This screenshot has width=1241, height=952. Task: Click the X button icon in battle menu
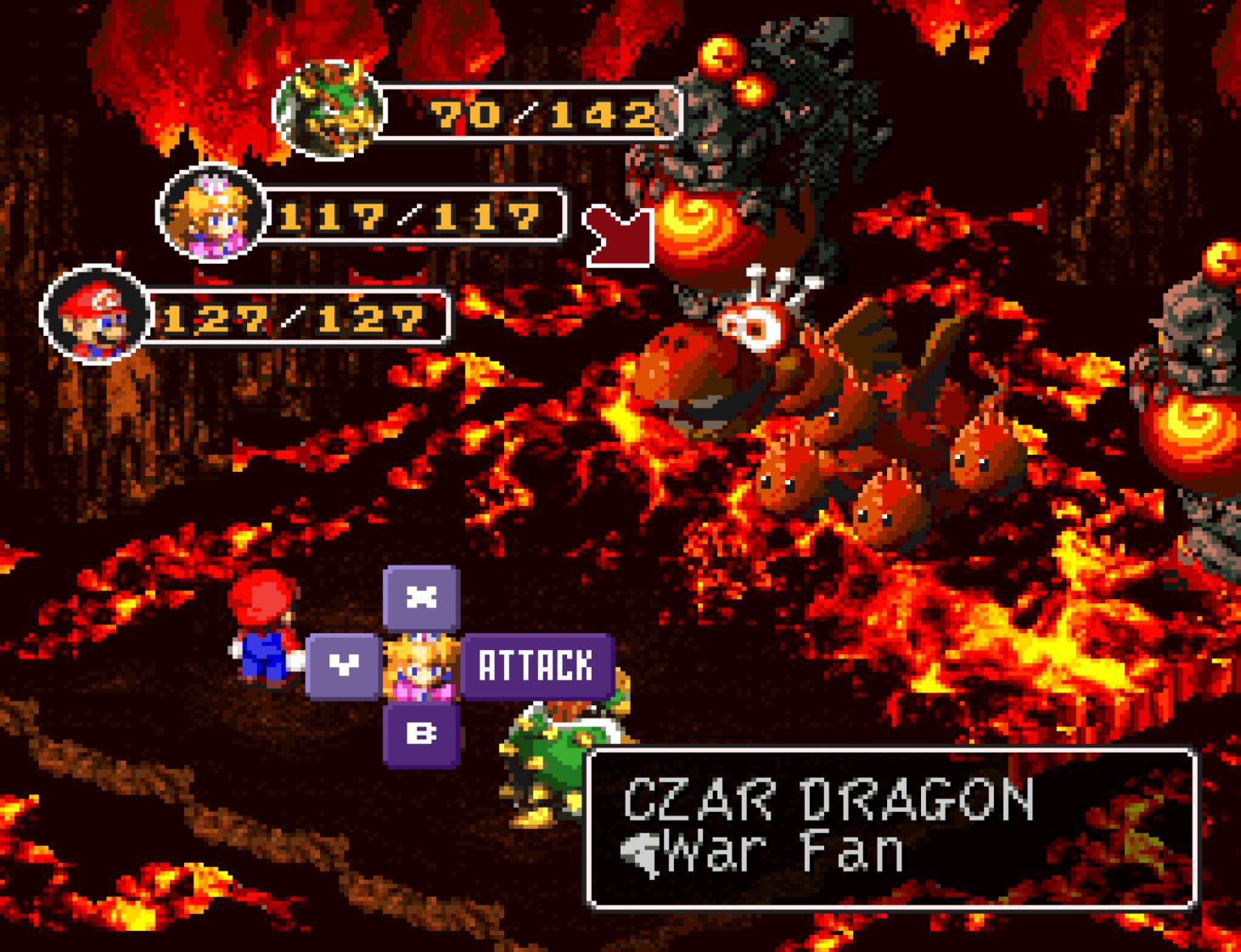pyautogui.click(x=422, y=597)
